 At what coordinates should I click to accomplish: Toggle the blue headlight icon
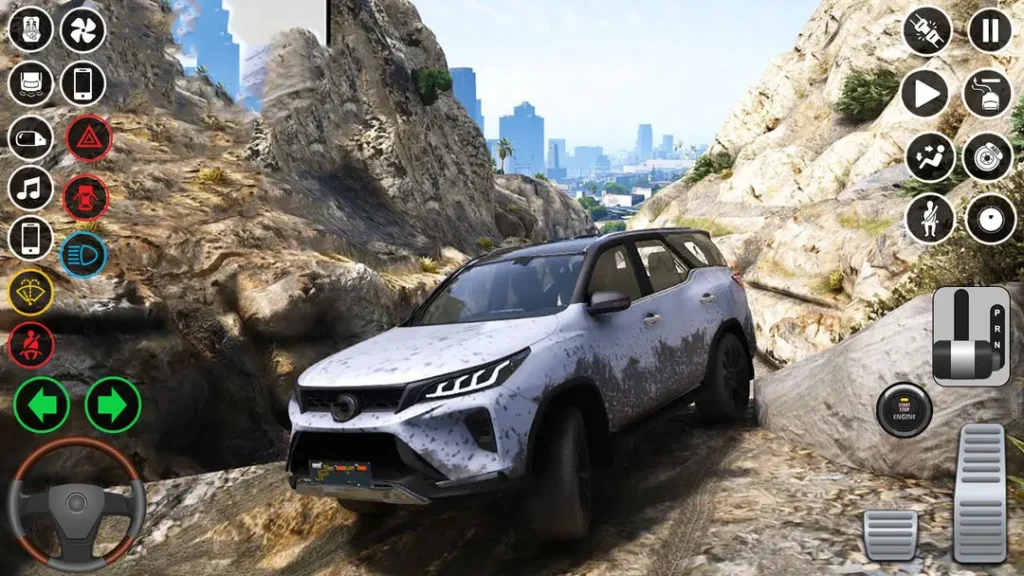(x=84, y=254)
